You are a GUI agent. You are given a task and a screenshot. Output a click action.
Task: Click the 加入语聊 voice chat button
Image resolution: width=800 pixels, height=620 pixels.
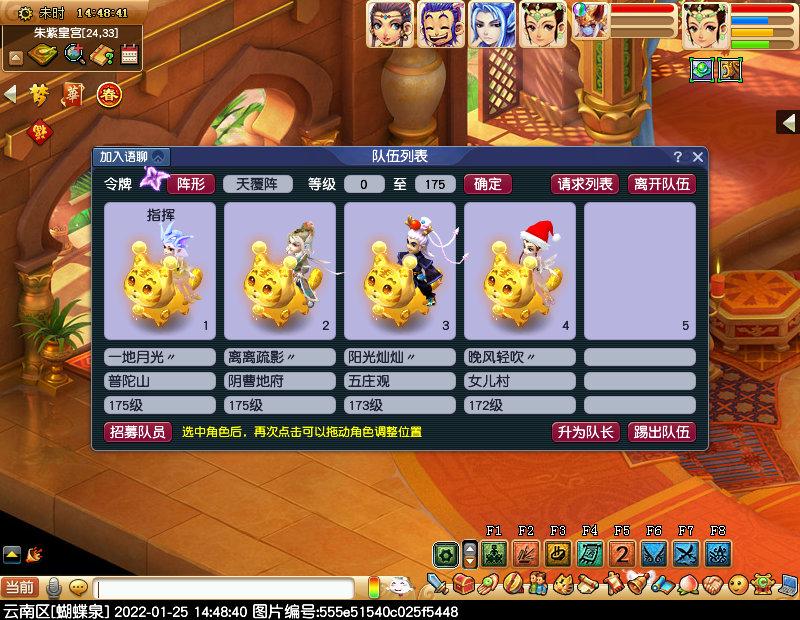[131, 157]
